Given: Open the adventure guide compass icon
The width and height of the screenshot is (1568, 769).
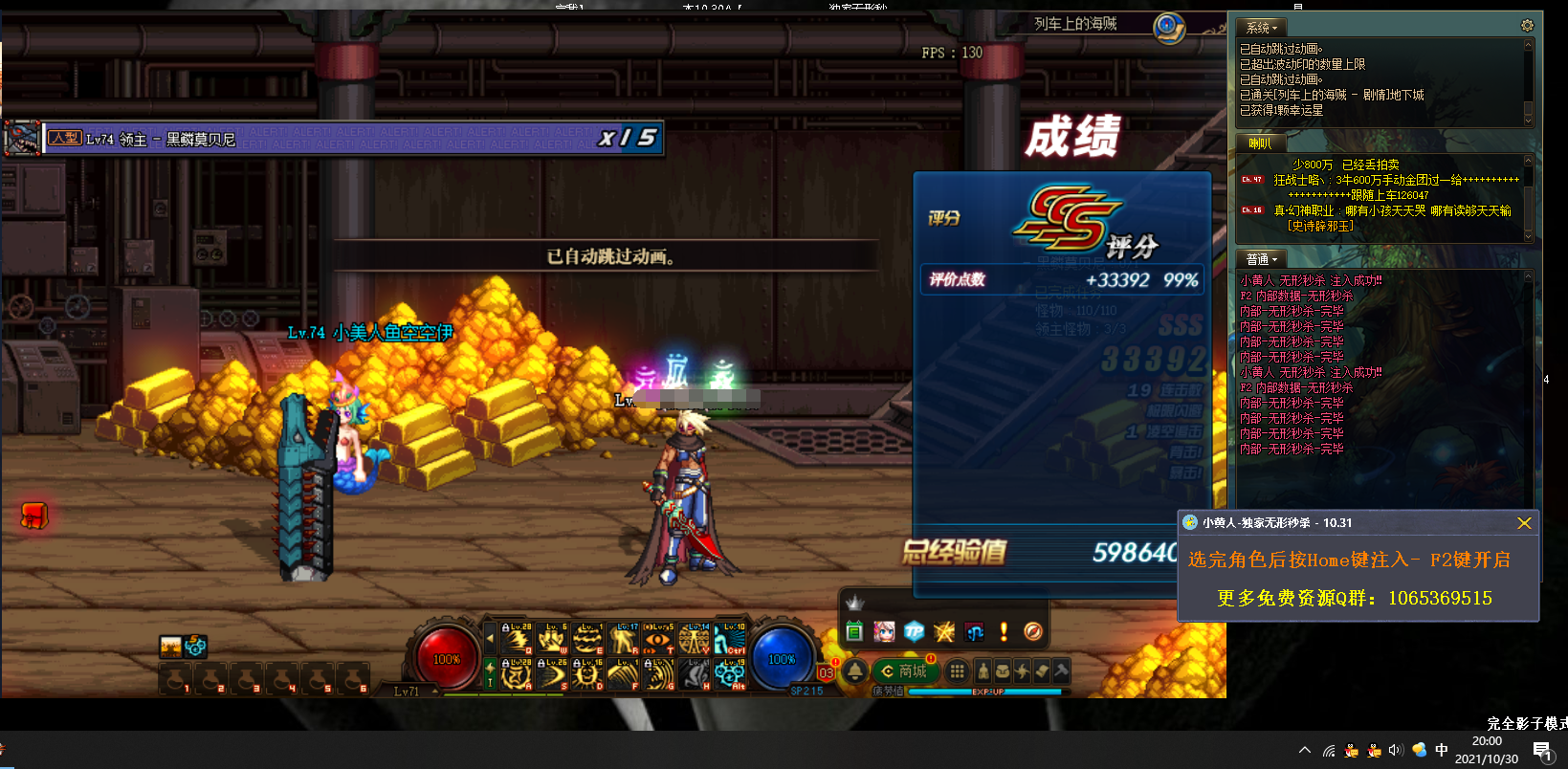Looking at the screenshot, I should tap(1033, 631).
